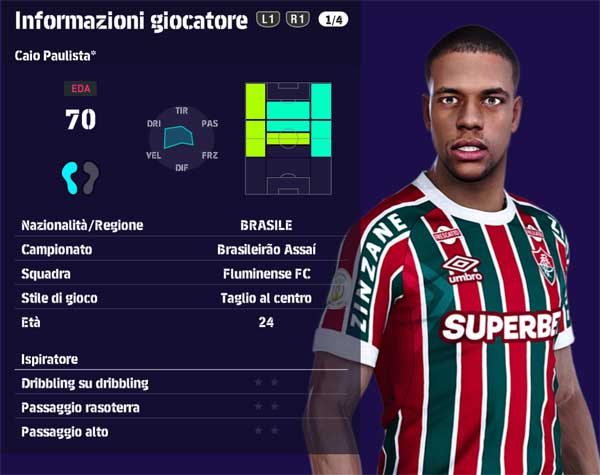Select the Dribbling su dribbling skill row
600x475 pixels.
point(150,383)
